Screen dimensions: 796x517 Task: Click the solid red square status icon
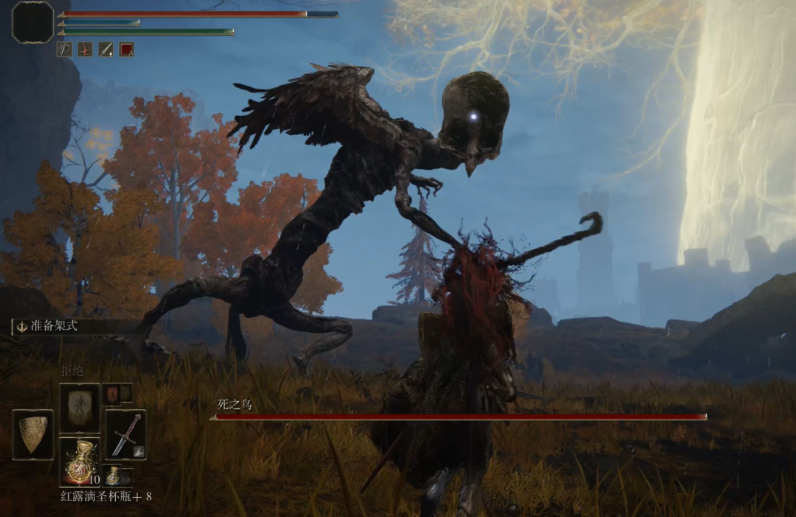point(127,49)
